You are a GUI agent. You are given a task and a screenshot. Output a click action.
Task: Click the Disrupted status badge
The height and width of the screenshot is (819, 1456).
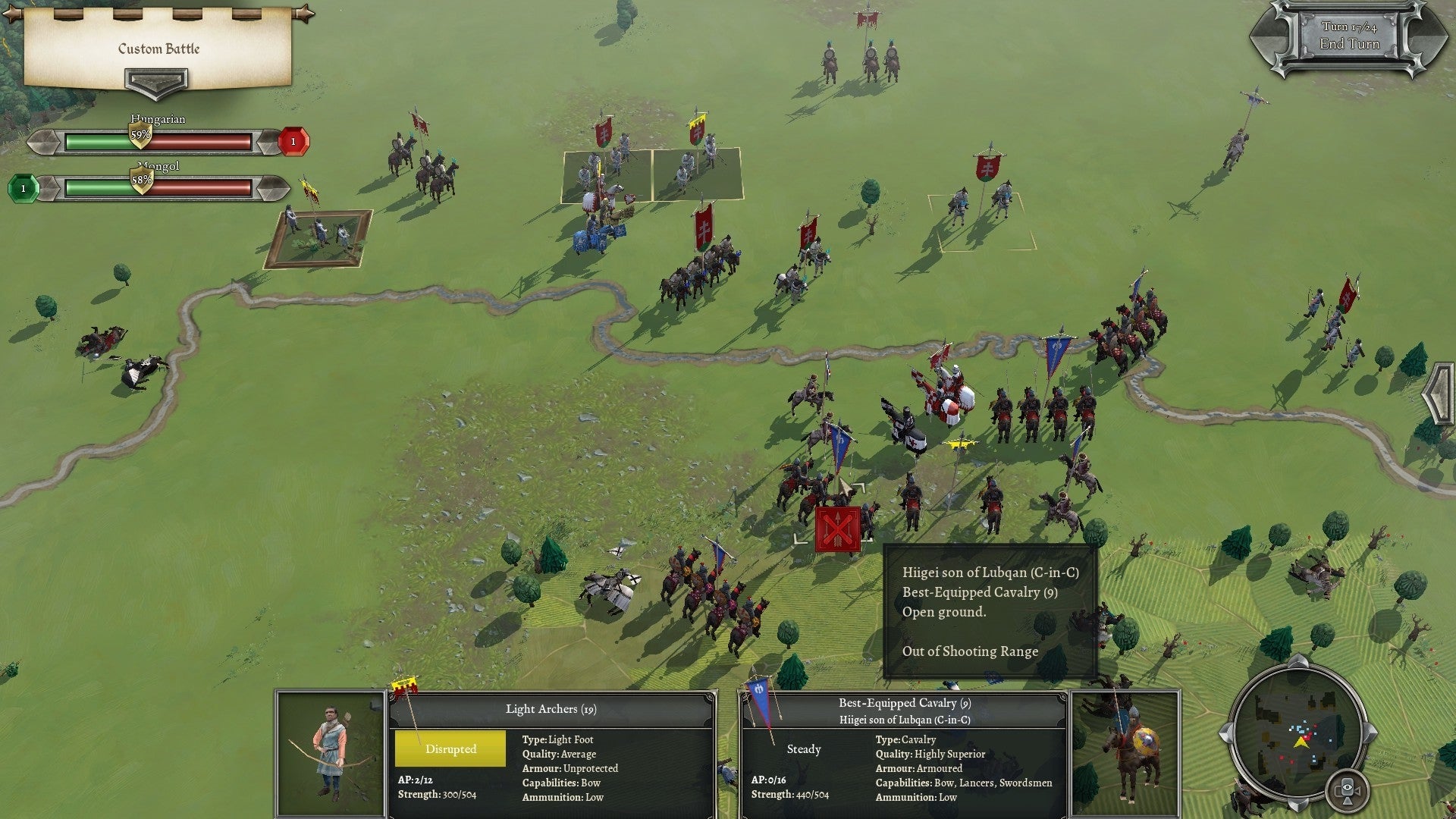[x=450, y=748]
